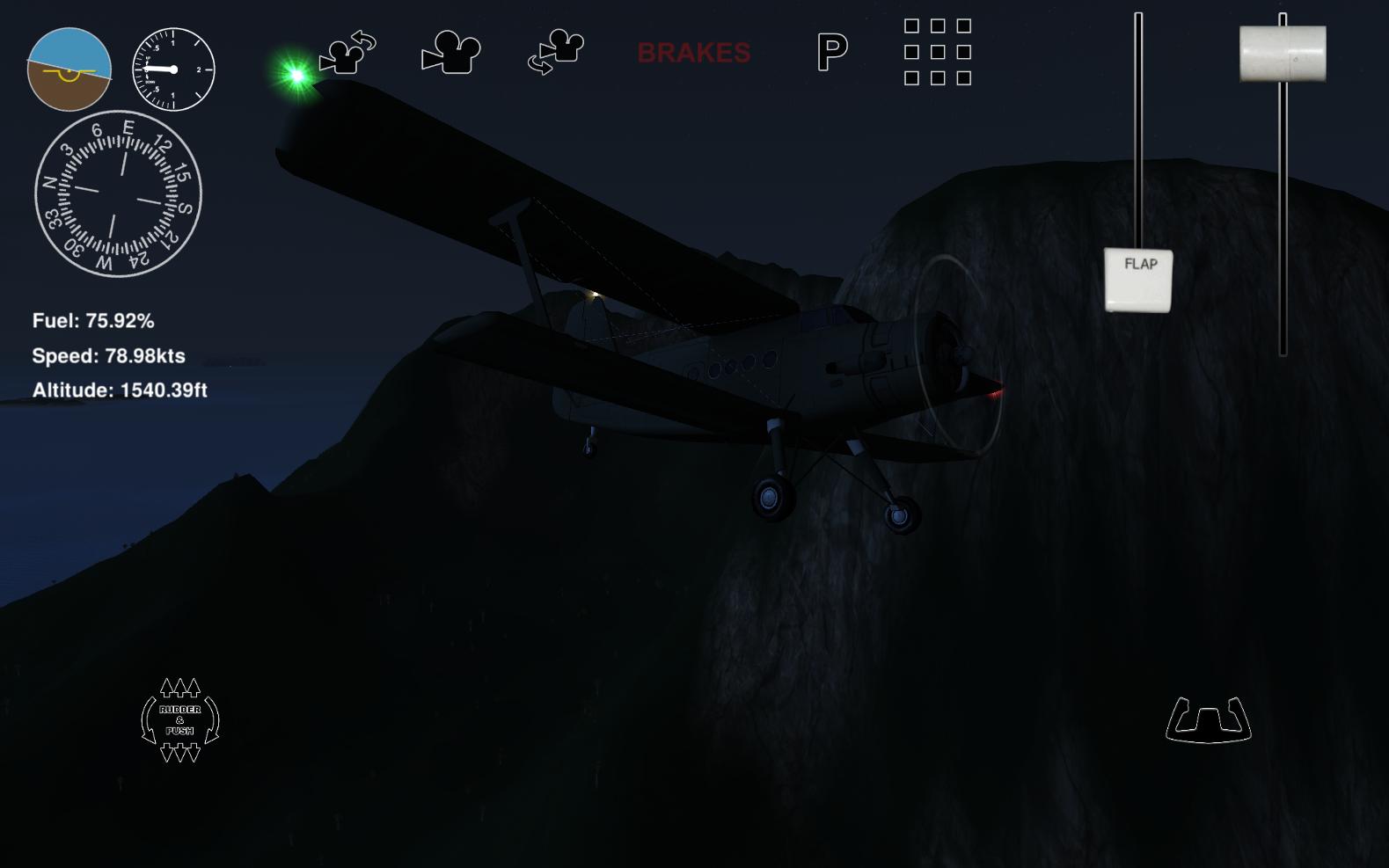This screenshot has width=1389, height=868.
Task: Open the grid view selector
Action: pos(938,55)
